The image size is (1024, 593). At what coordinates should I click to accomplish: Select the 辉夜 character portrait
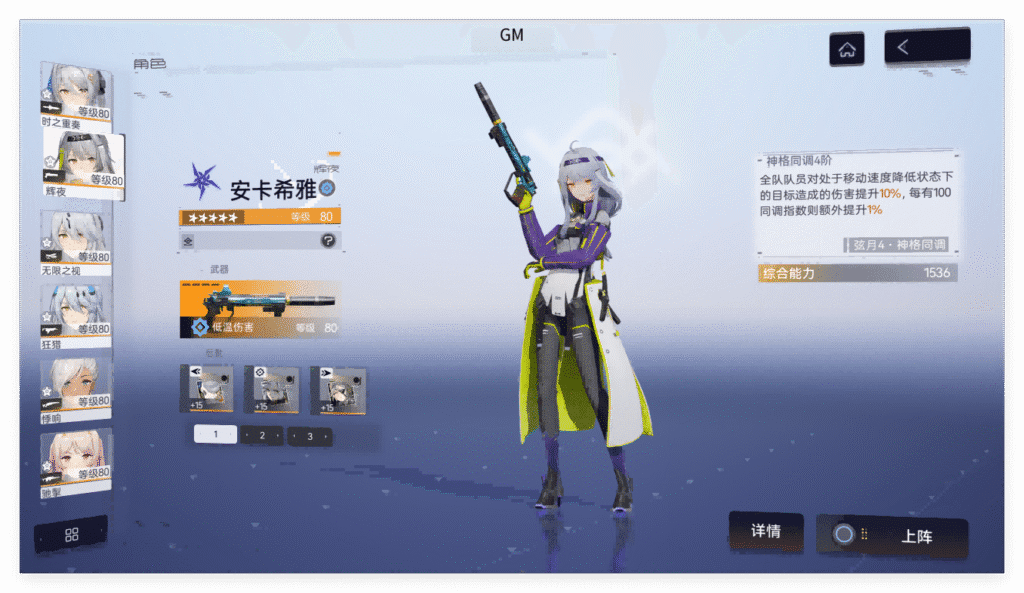84,165
